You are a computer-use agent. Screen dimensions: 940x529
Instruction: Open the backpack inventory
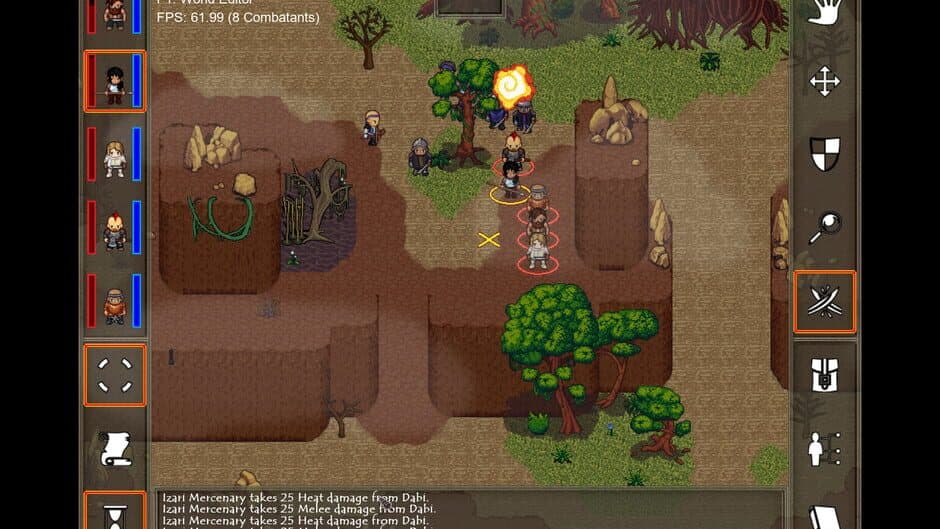[824, 375]
